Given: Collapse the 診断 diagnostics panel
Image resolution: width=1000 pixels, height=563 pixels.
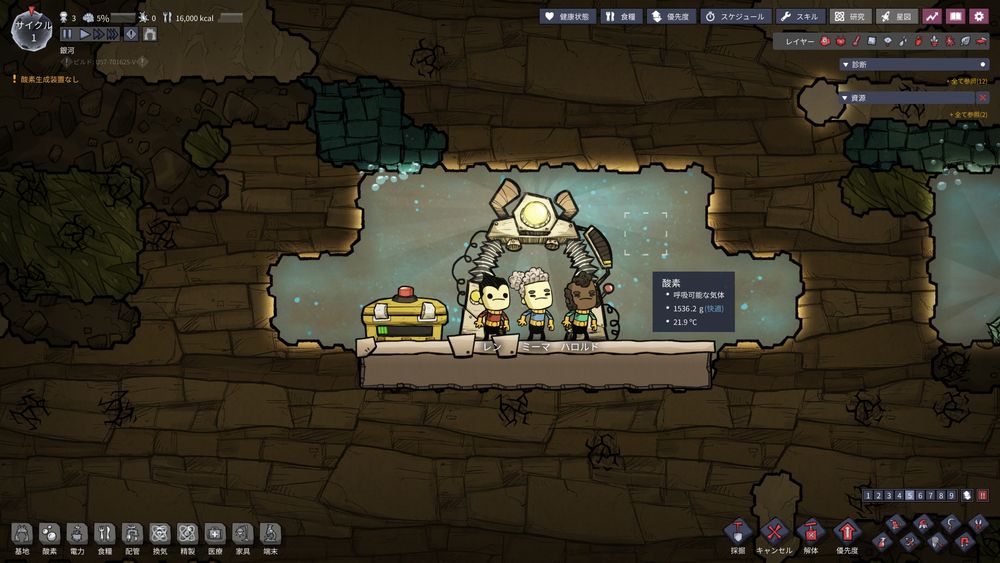Looking at the screenshot, I should pyautogui.click(x=982, y=64).
